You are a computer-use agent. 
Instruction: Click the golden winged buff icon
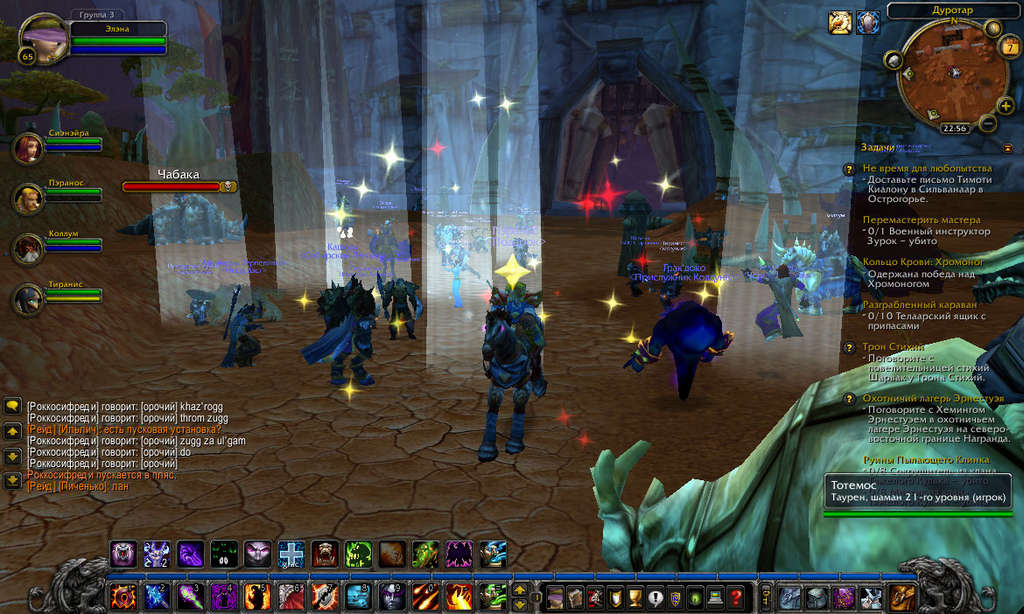[x=840, y=22]
